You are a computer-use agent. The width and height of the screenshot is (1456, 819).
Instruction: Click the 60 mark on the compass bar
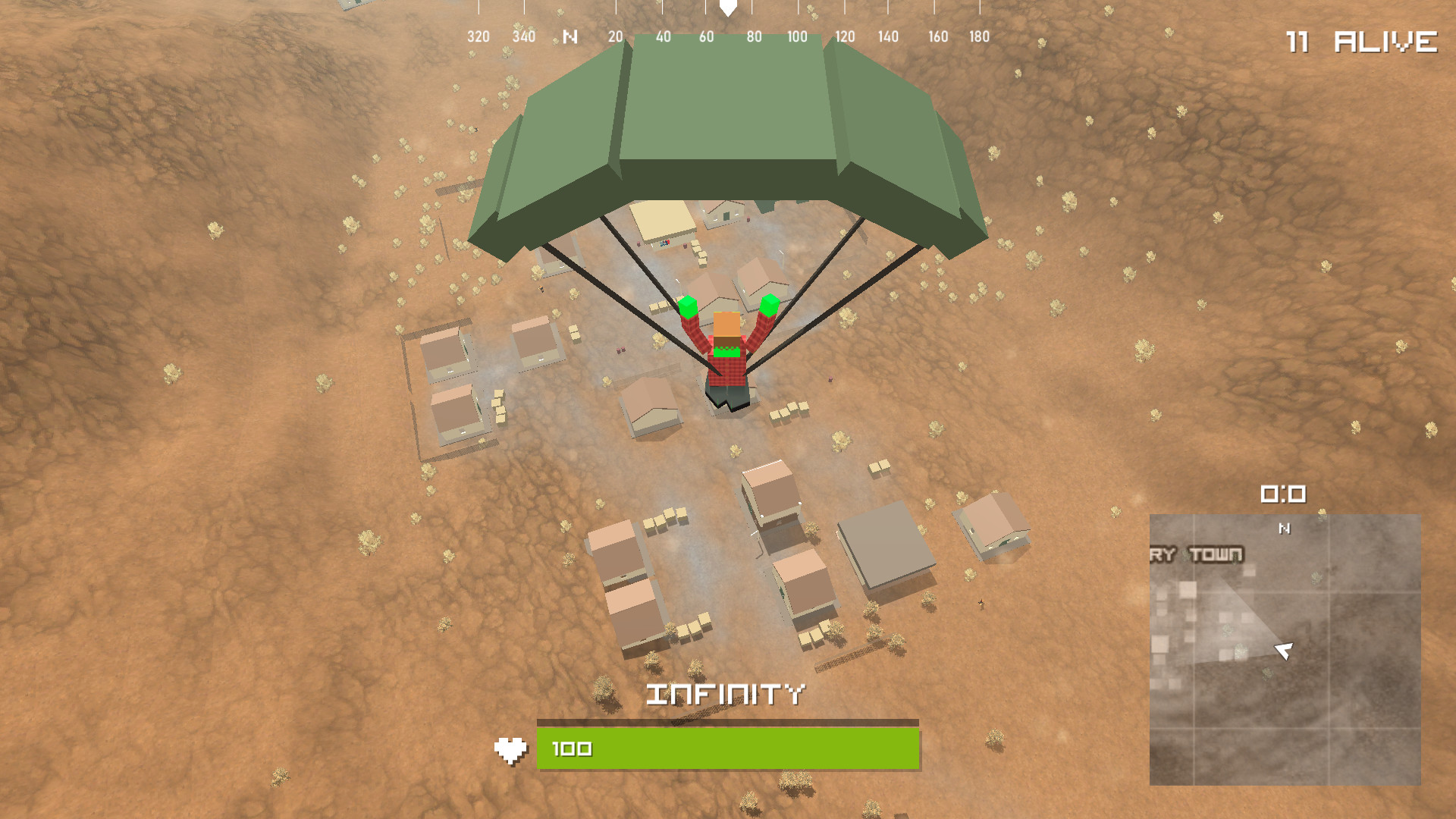708,36
